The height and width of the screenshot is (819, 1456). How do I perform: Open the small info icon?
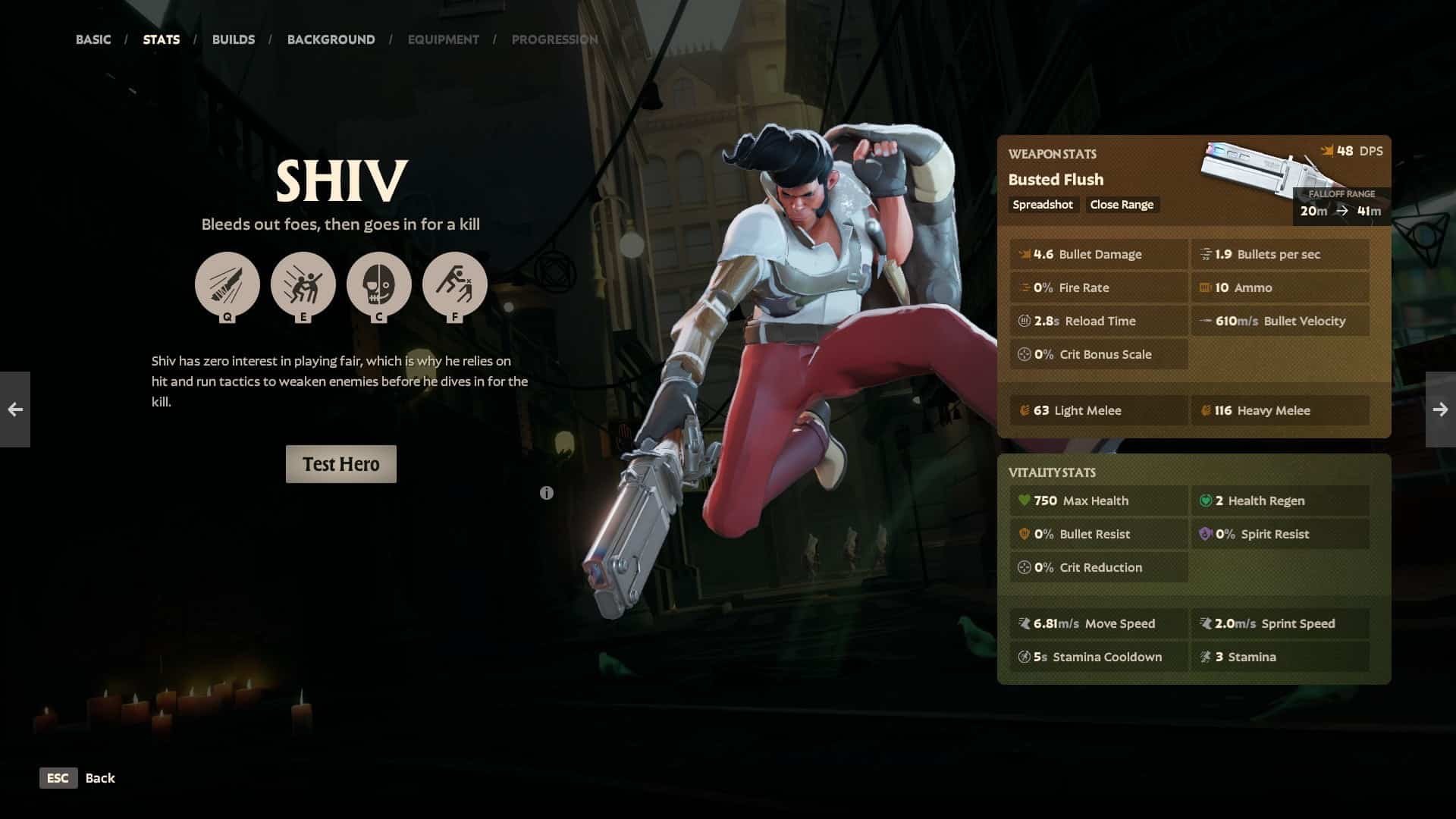pyautogui.click(x=547, y=493)
